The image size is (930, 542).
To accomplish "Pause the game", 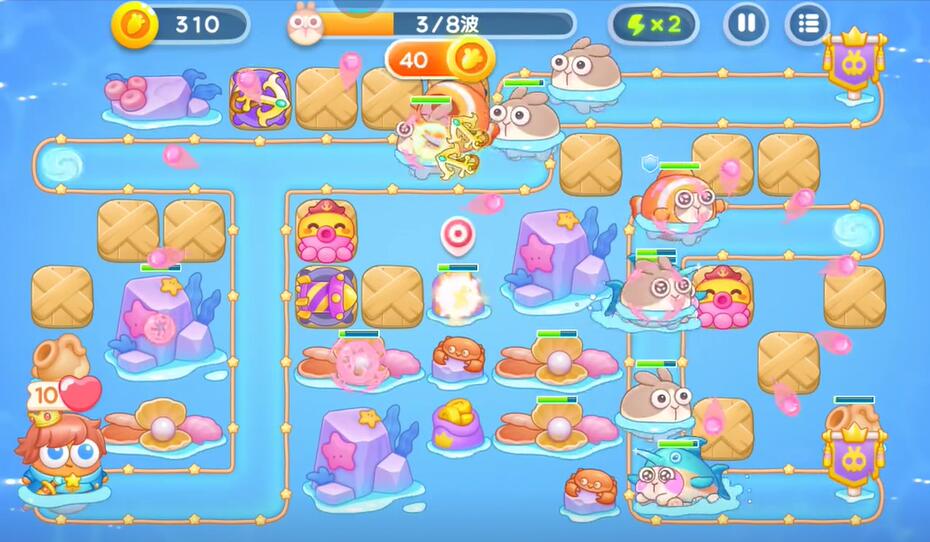I will (x=746, y=23).
